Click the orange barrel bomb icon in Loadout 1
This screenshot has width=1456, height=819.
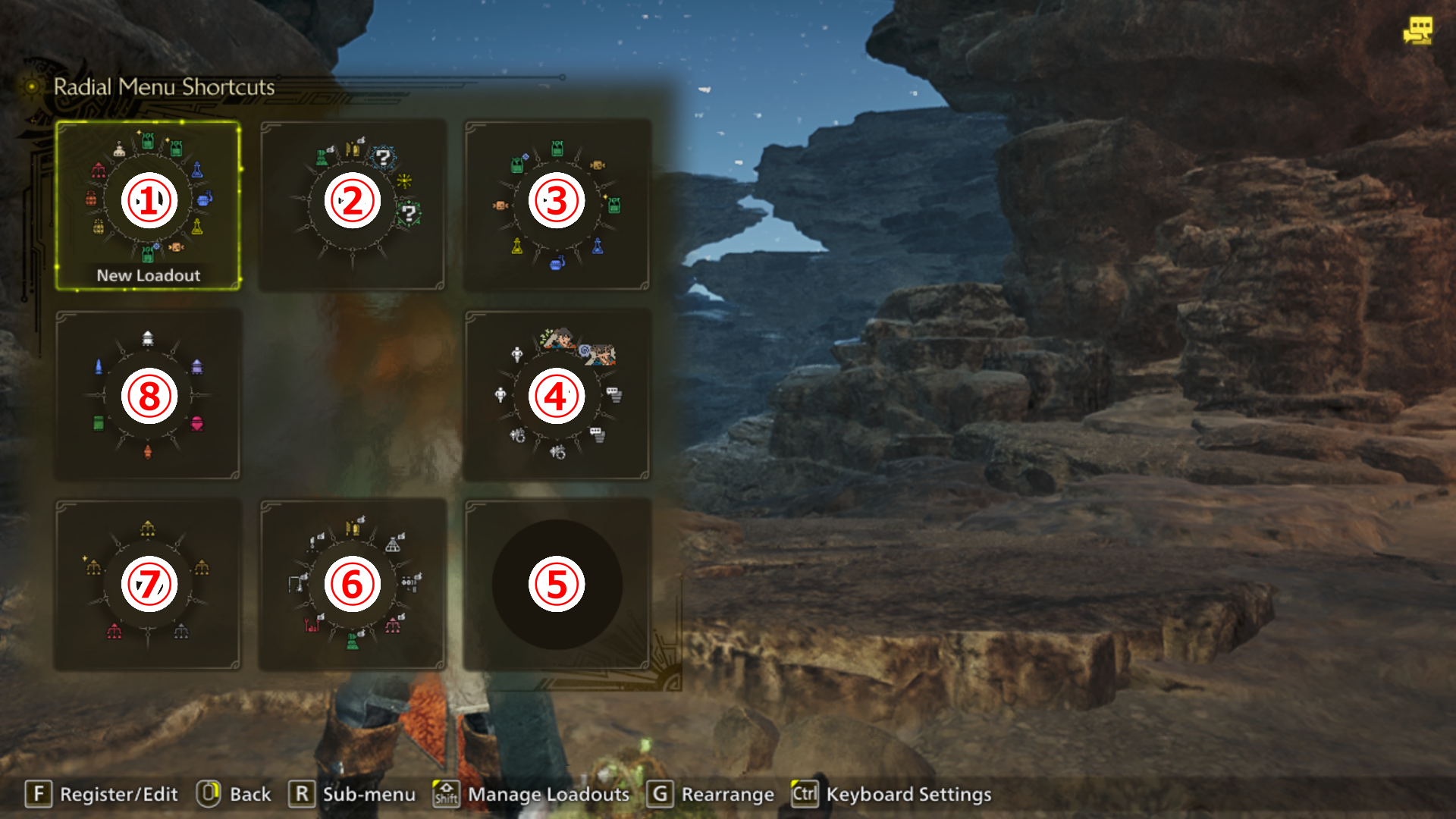(92, 198)
